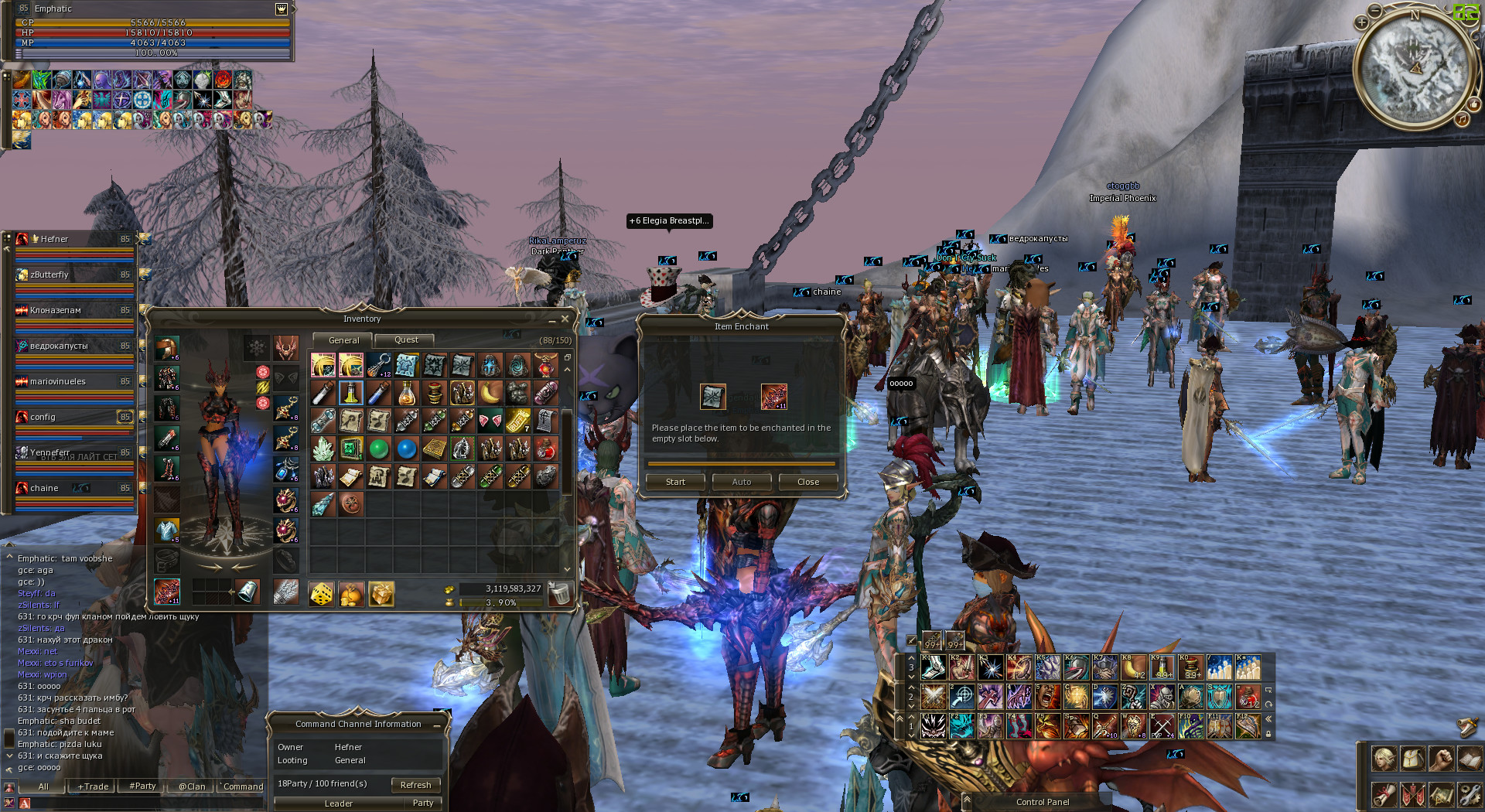Click the Auto enchant button

741,482
